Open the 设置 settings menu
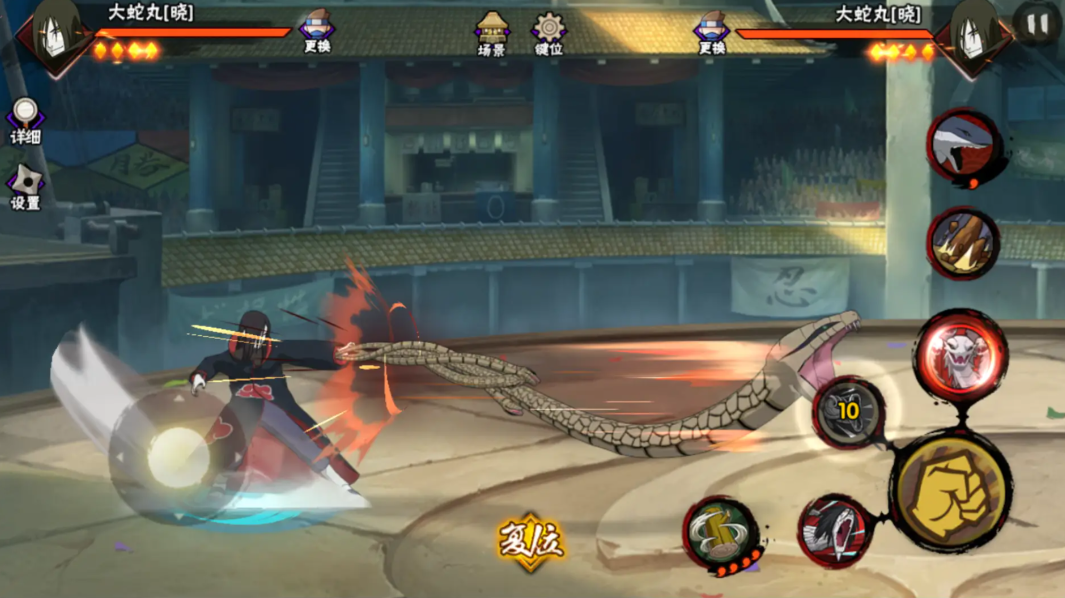This screenshot has width=1065, height=598. 25,187
